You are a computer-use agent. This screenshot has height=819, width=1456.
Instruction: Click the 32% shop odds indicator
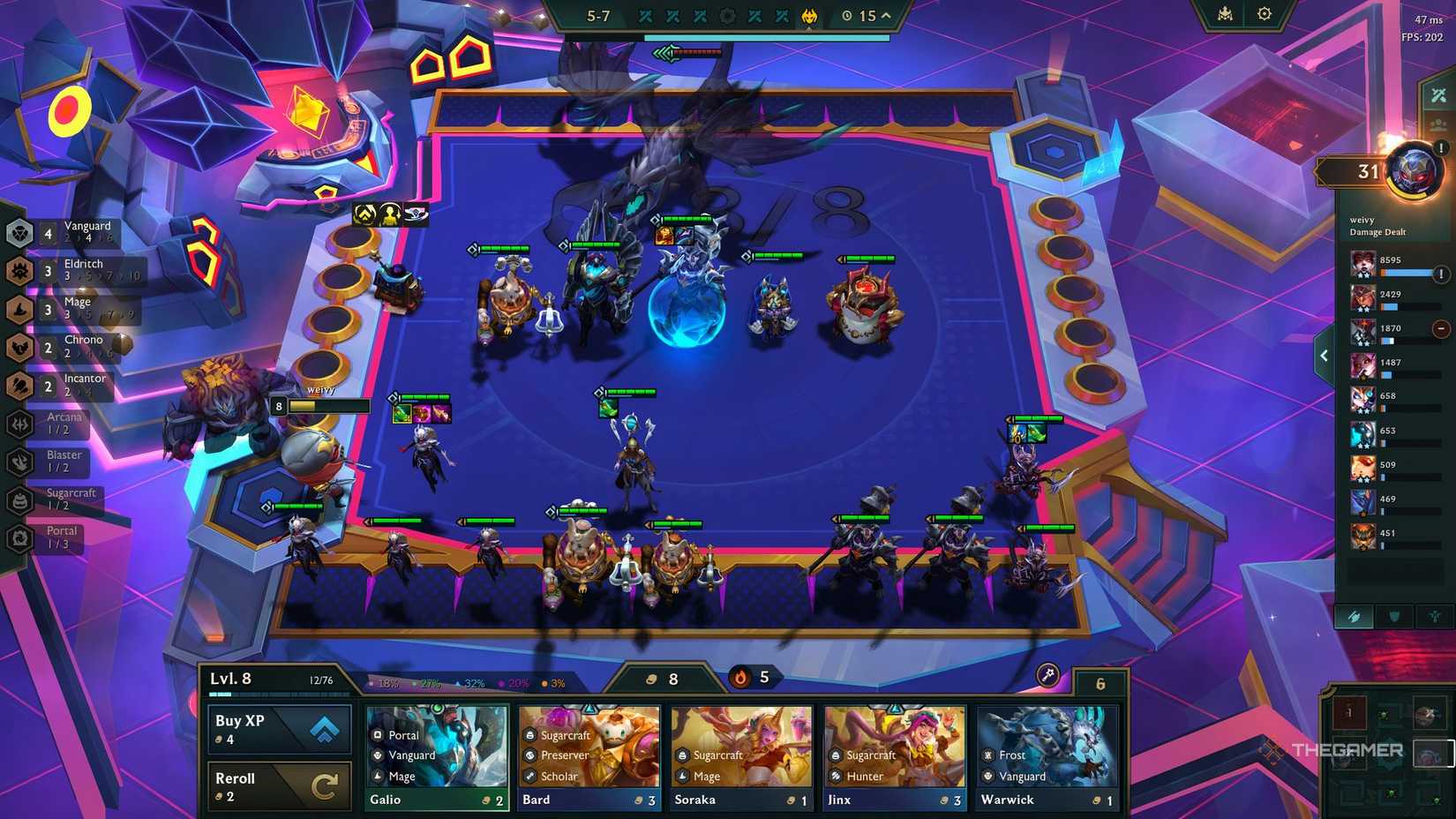pos(473,682)
